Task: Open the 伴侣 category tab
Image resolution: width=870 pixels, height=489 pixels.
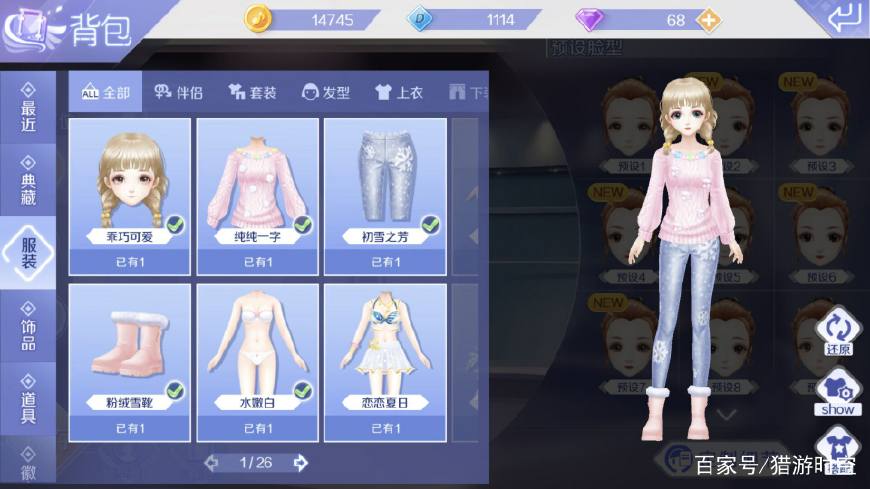Action: coord(179,93)
